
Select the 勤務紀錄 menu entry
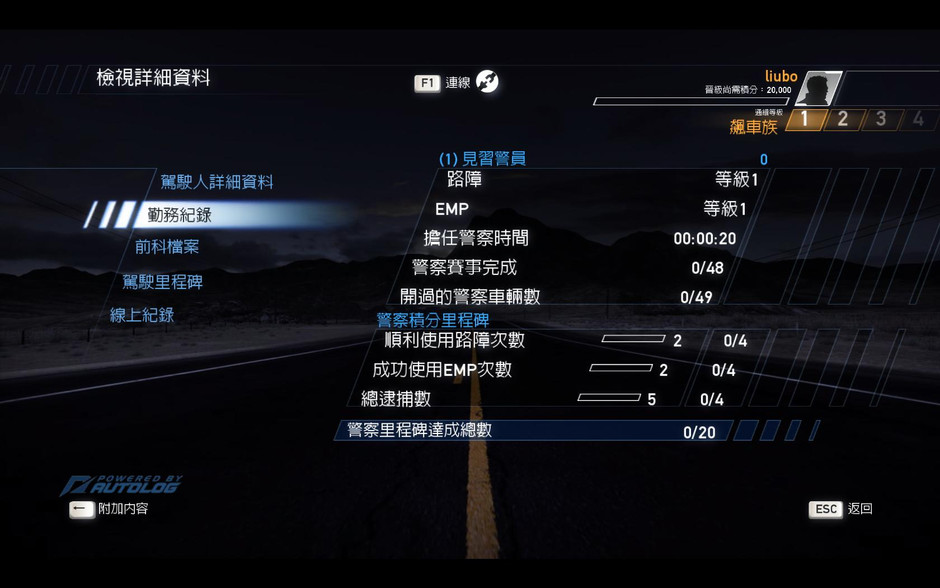click(x=179, y=215)
